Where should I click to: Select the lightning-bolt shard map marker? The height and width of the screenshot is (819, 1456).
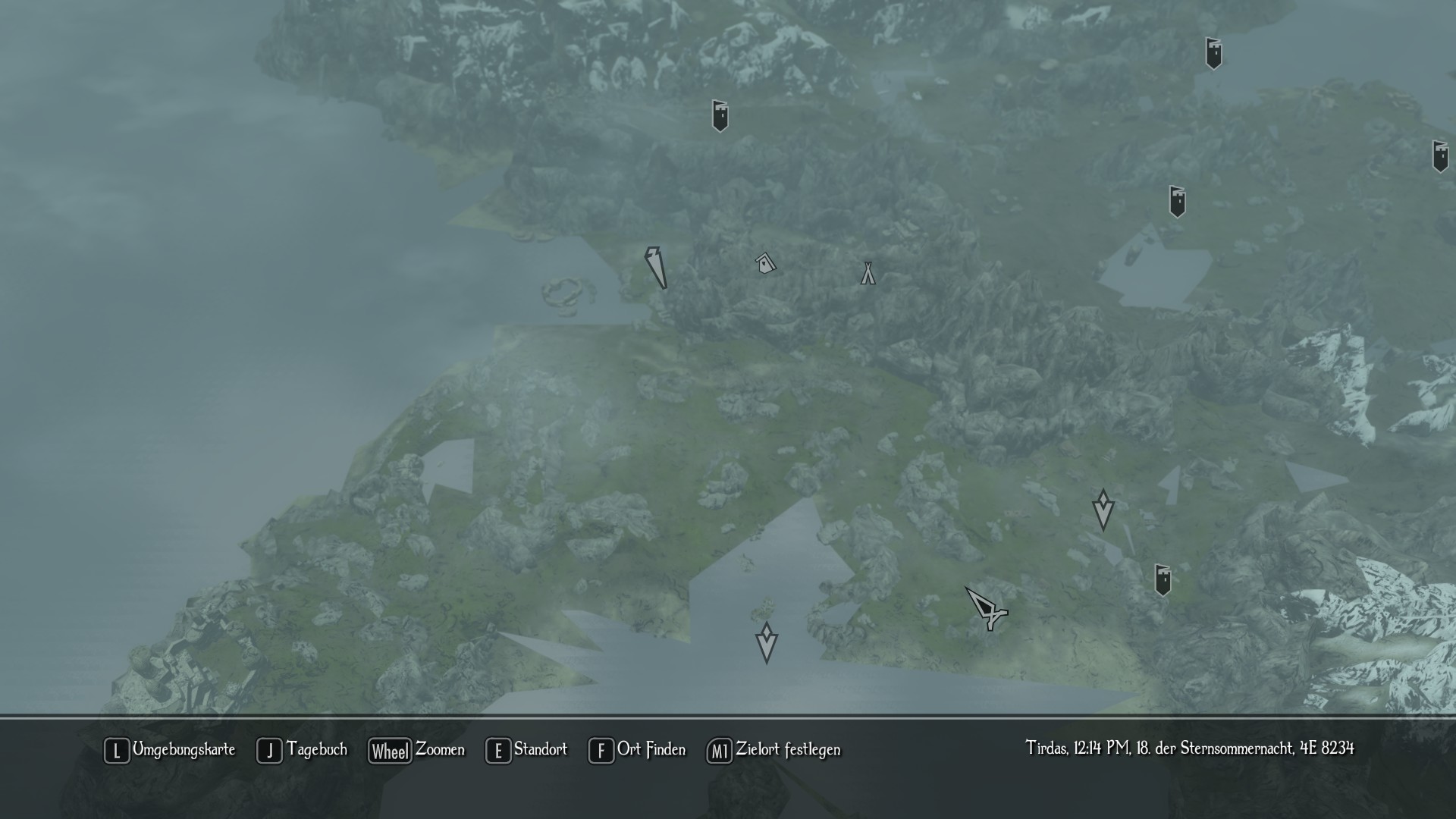point(656,267)
